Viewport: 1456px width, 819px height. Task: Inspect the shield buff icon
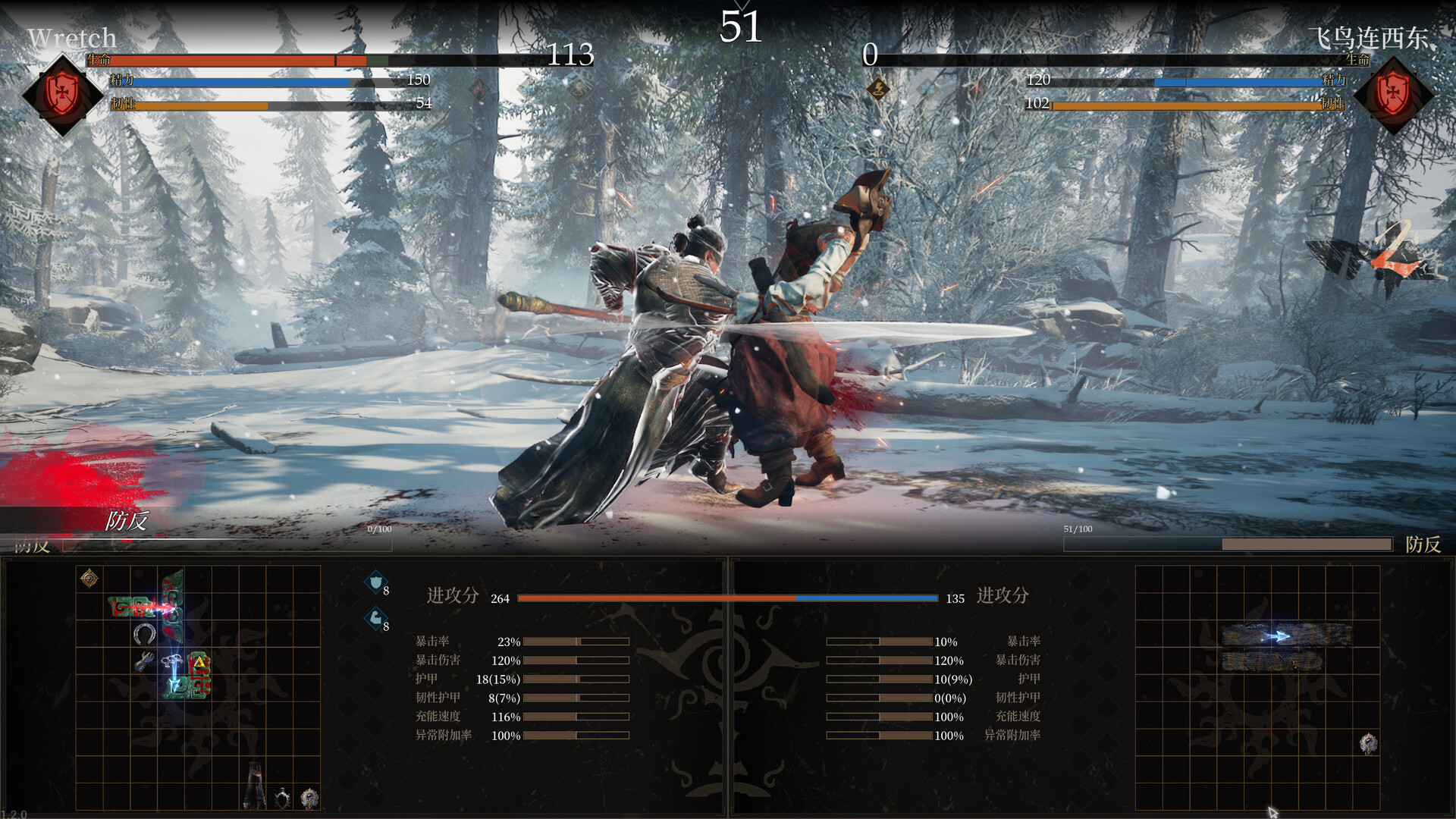click(375, 582)
